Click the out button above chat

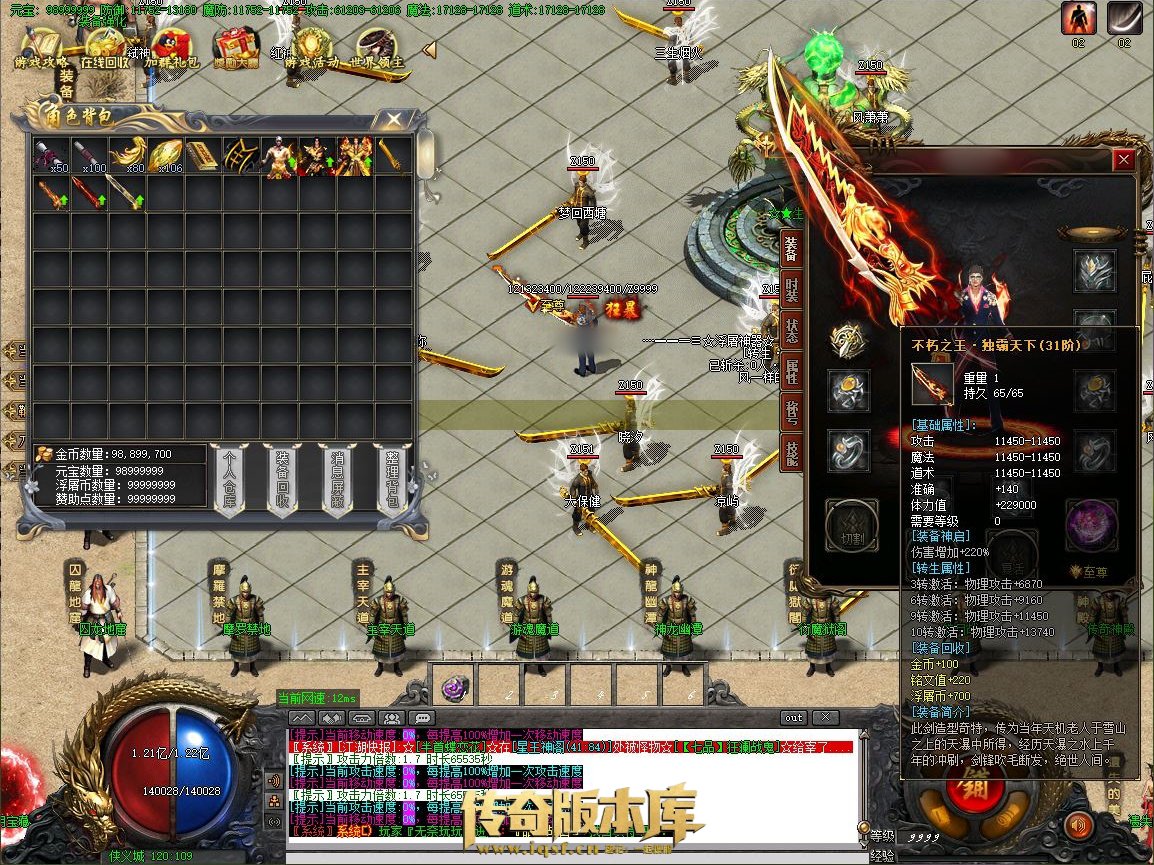pos(793,717)
